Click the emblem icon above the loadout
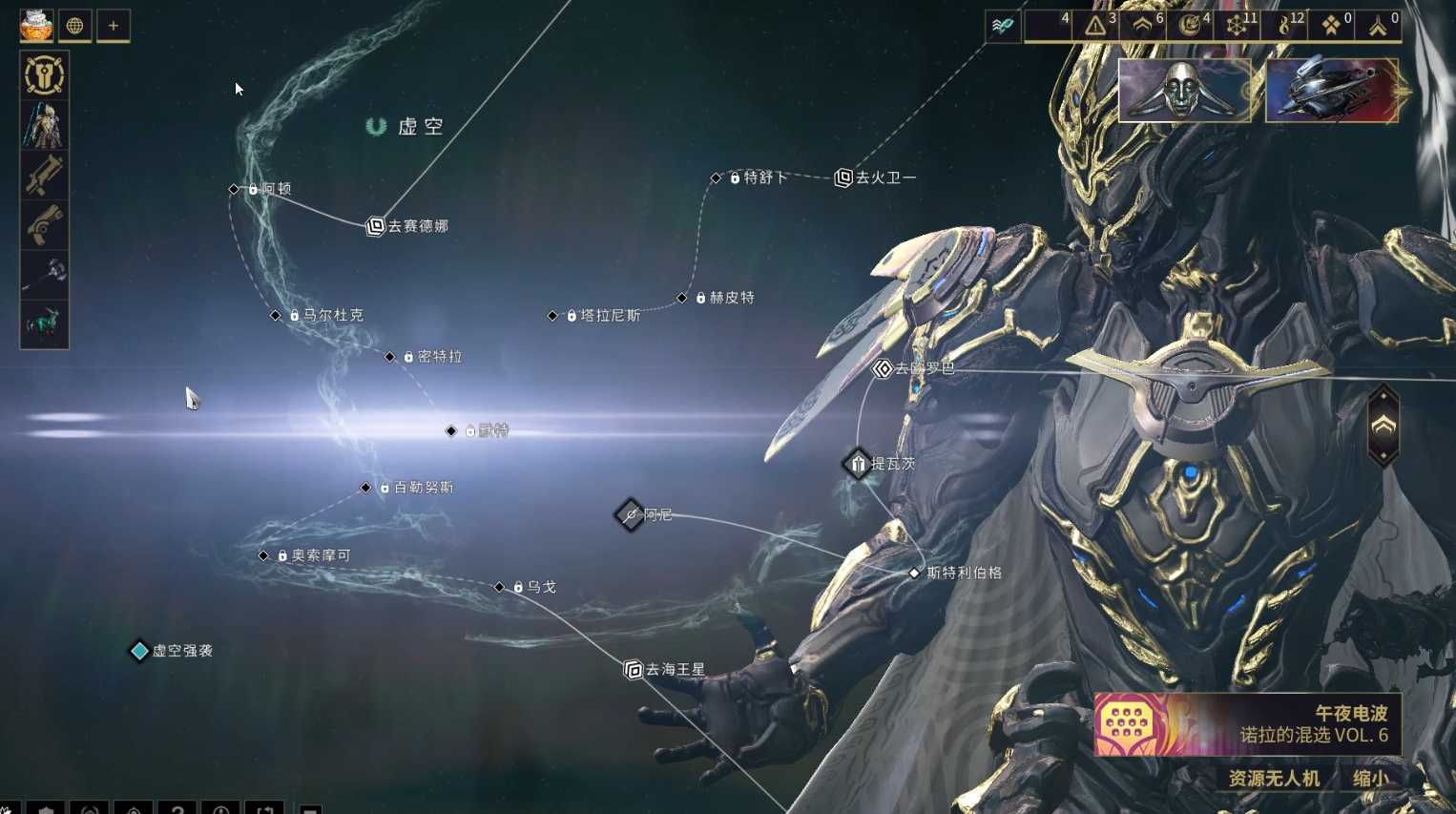The width and height of the screenshot is (1456, 814). (x=44, y=75)
